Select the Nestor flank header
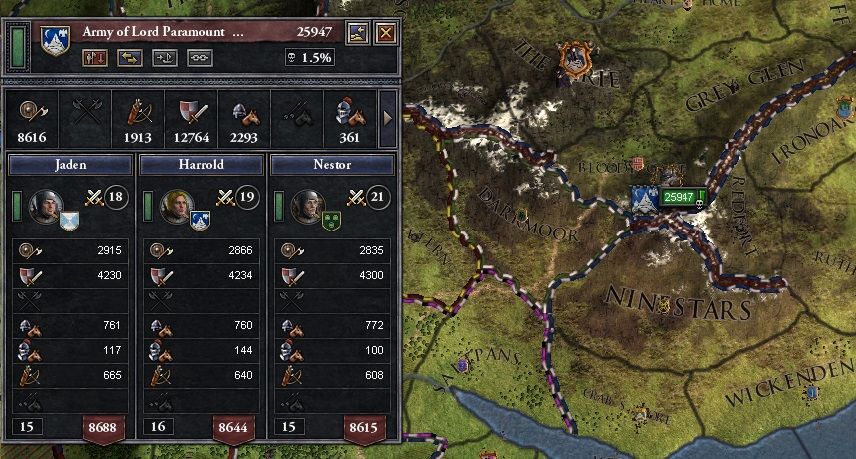The image size is (856, 459). (x=332, y=164)
